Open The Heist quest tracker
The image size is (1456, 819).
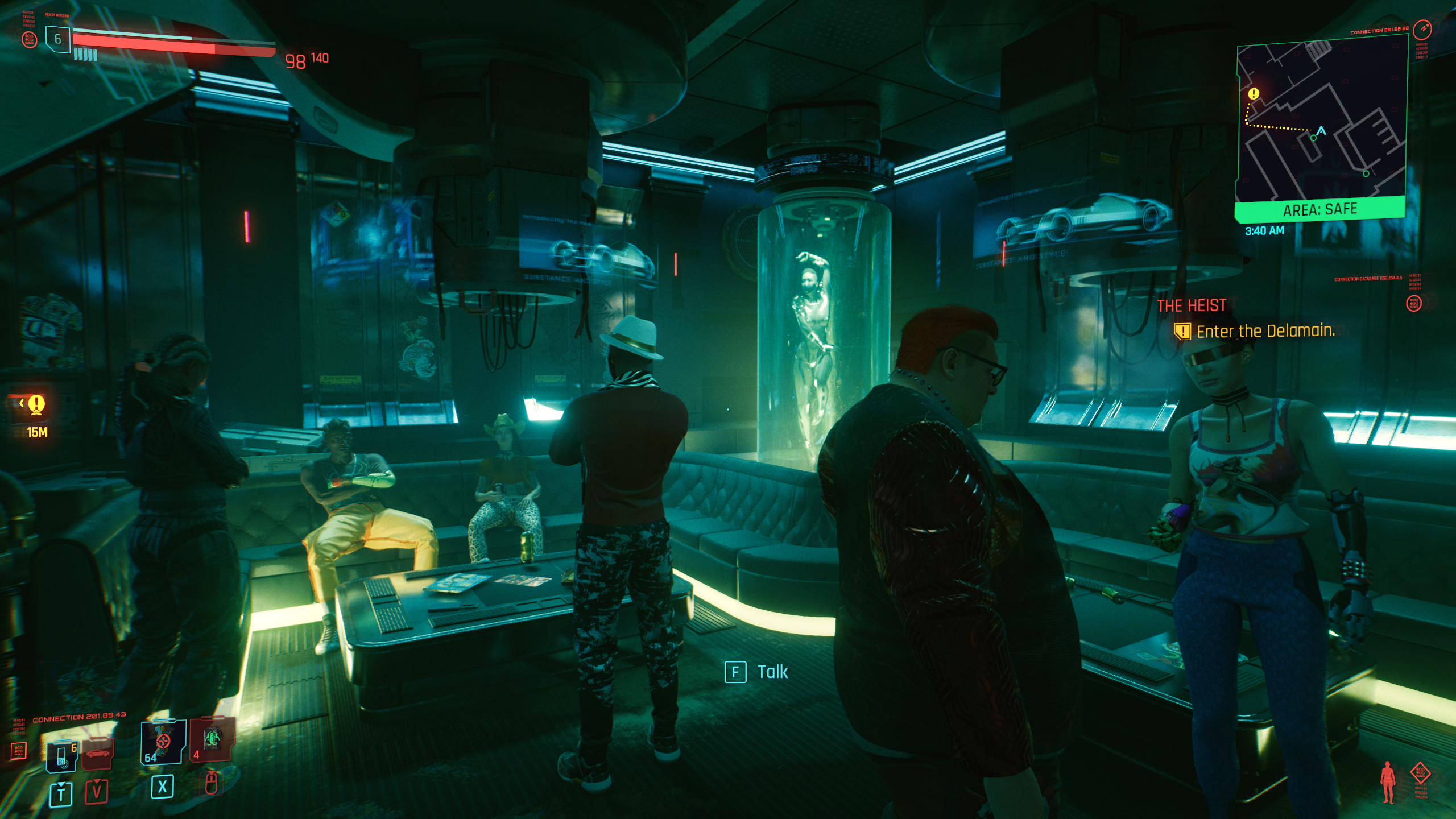point(1192,306)
